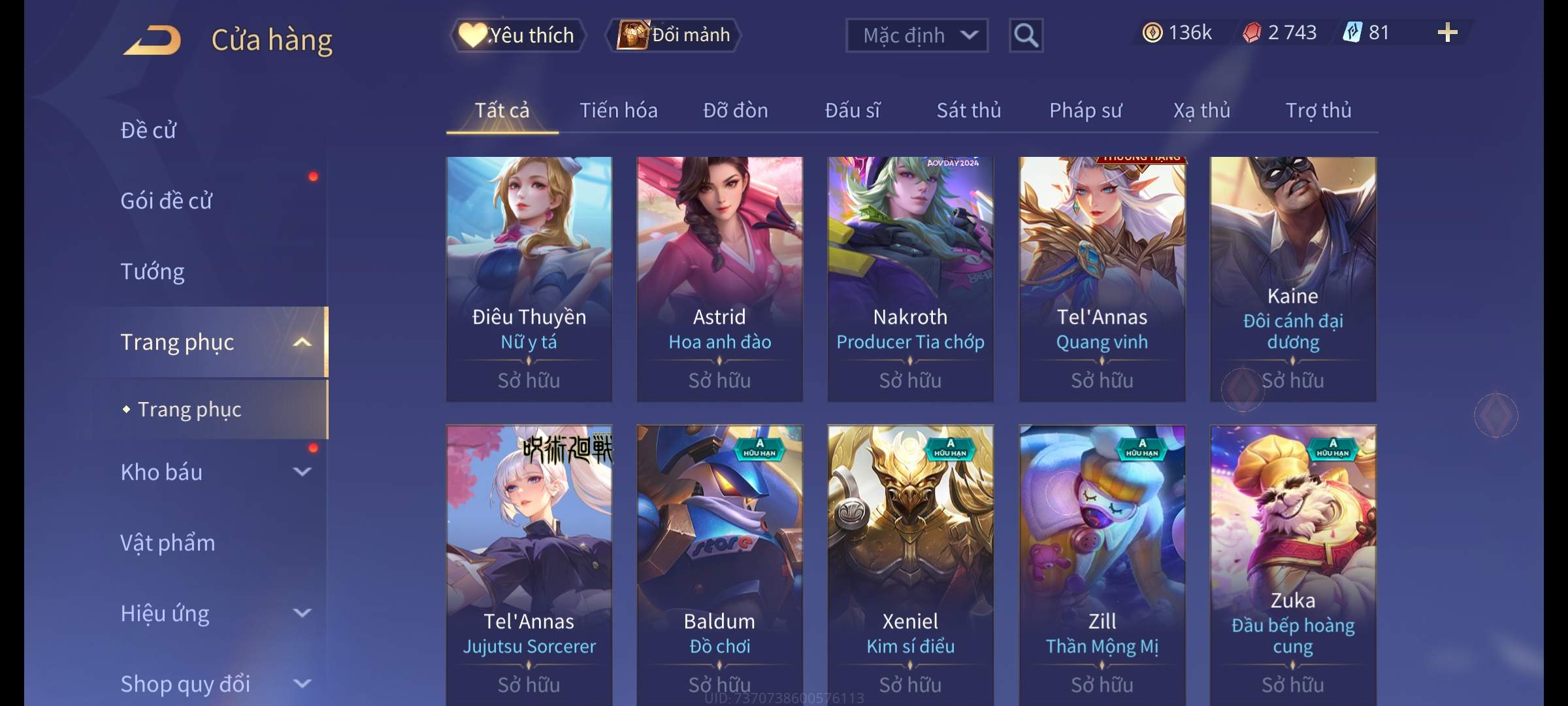1568x706 pixels.
Task: Select the Astrid Hoa anh đào skin
Action: click(719, 278)
